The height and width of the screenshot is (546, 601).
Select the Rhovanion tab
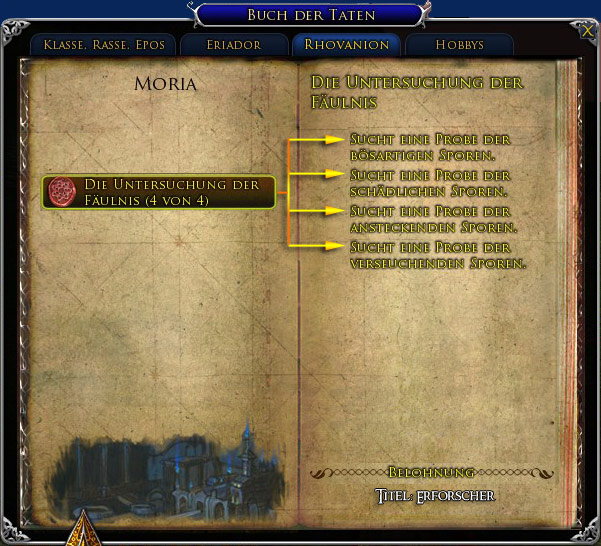point(346,45)
